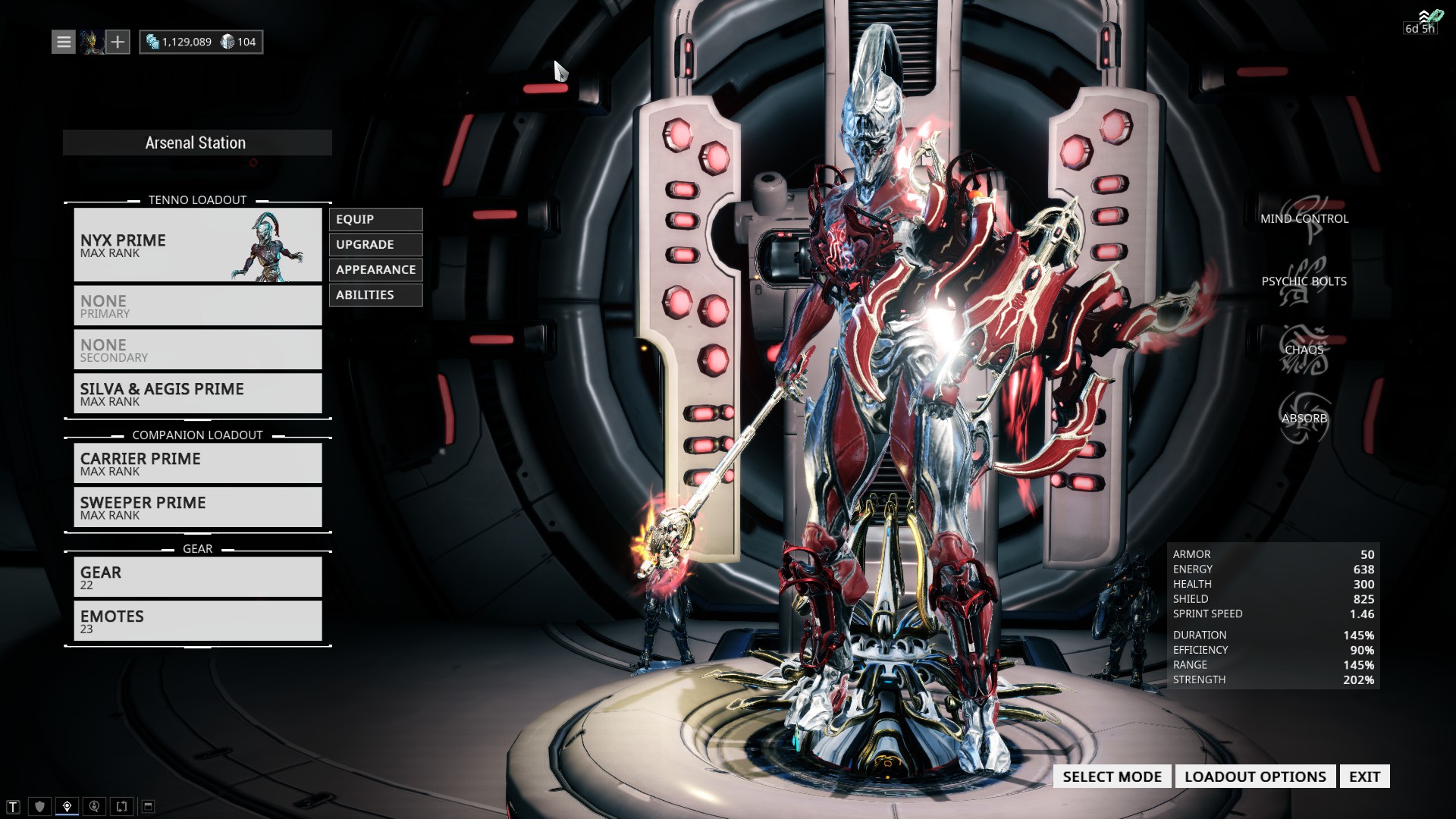
Task: Open Appearance customization
Action: click(375, 269)
